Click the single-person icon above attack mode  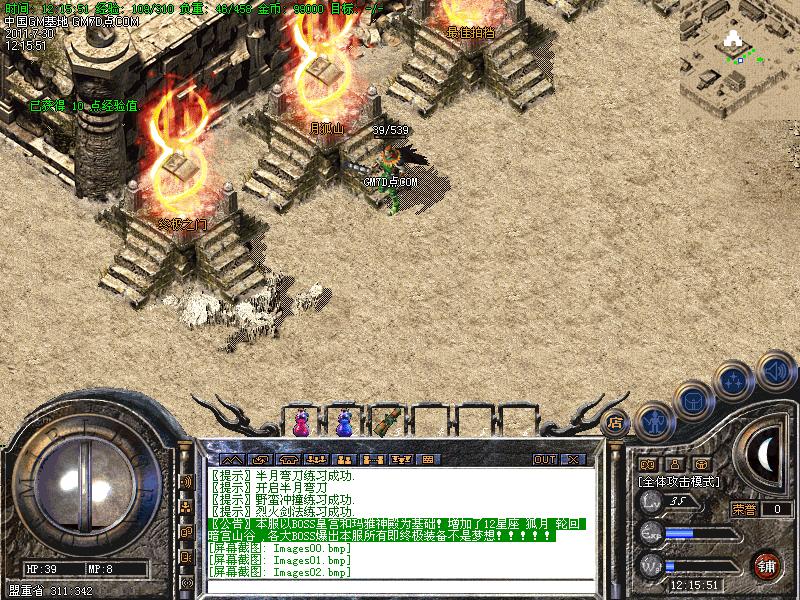coord(674,464)
